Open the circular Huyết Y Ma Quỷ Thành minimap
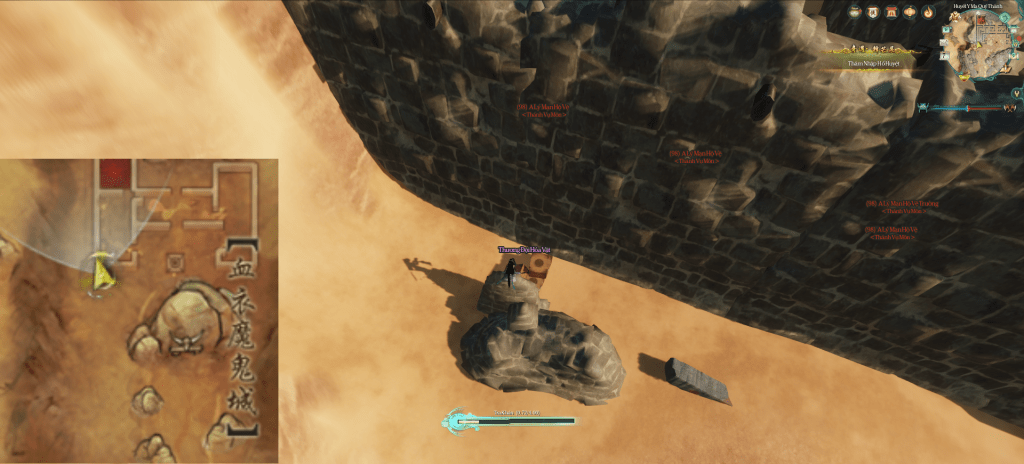This screenshot has height=464, width=1024. click(x=980, y=43)
